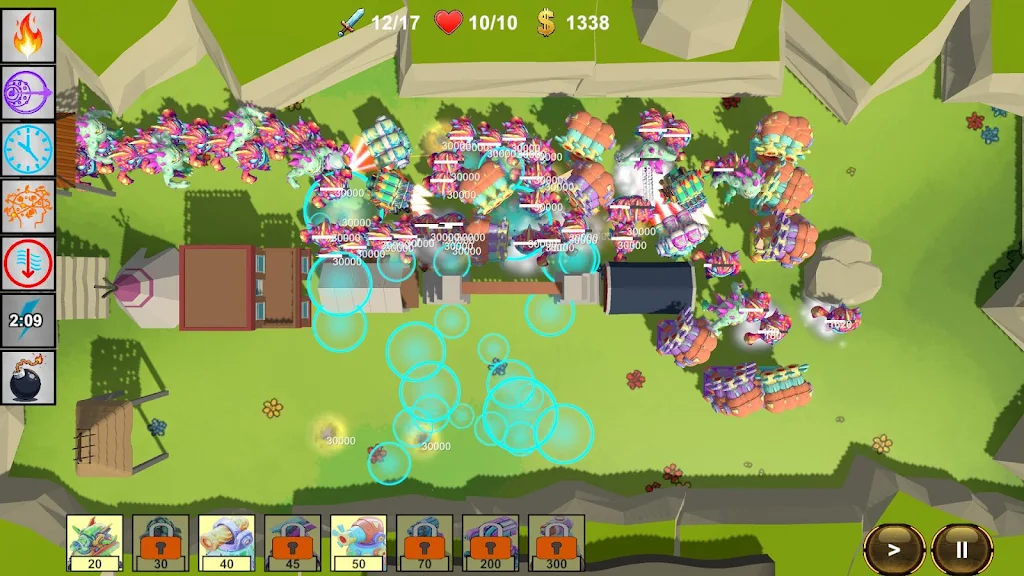Use the purple arrow target ability

point(28,92)
